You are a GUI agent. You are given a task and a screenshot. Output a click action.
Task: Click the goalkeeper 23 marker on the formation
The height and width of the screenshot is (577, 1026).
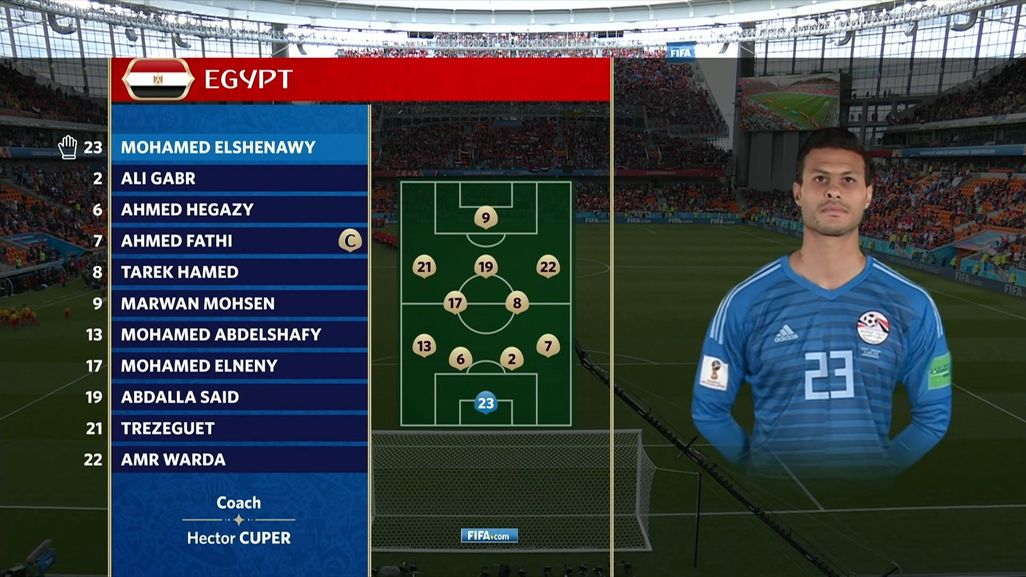(486, 403)
